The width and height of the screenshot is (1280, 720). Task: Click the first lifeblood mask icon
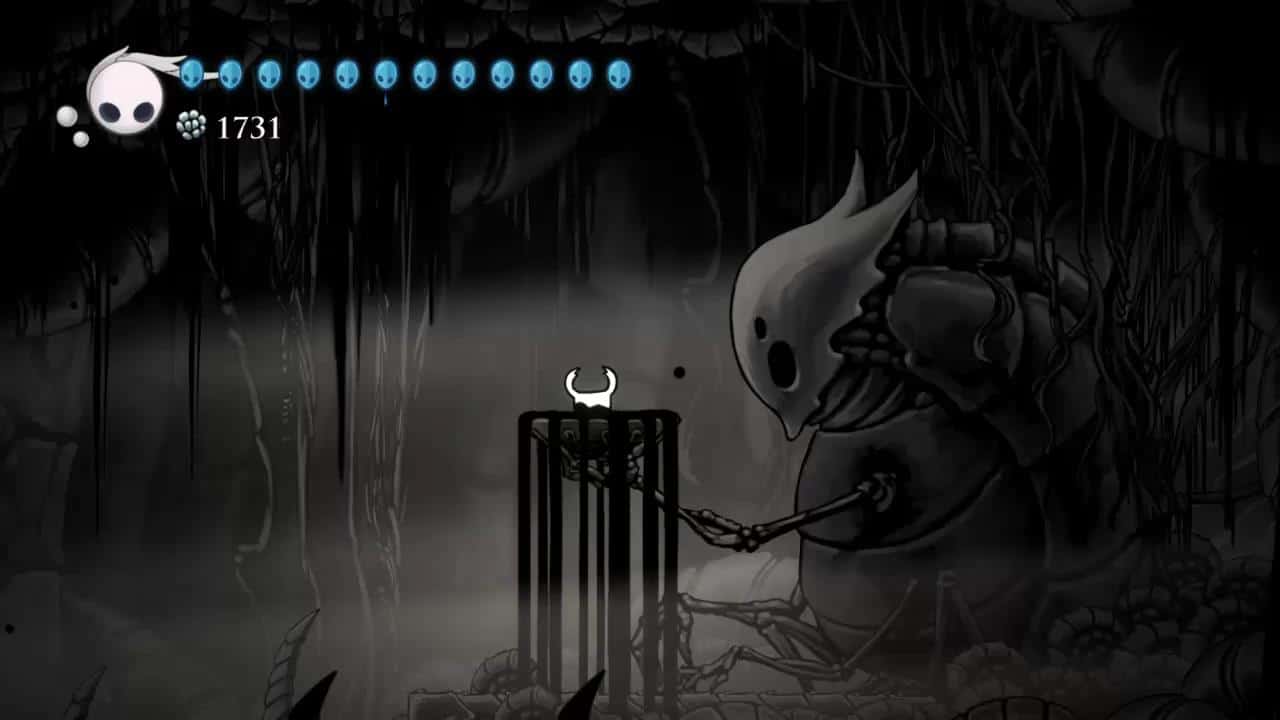click(x=191, y=72)
